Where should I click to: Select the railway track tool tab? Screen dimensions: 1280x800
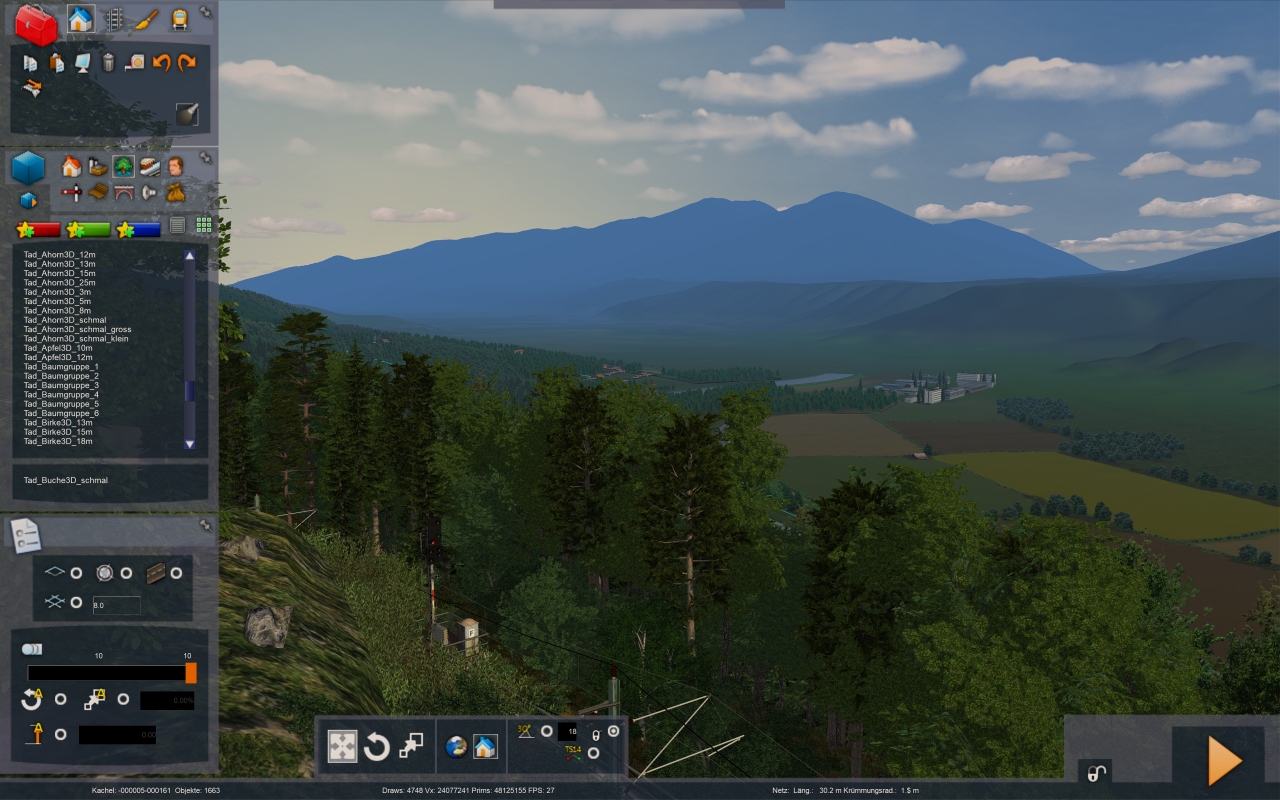114,19
